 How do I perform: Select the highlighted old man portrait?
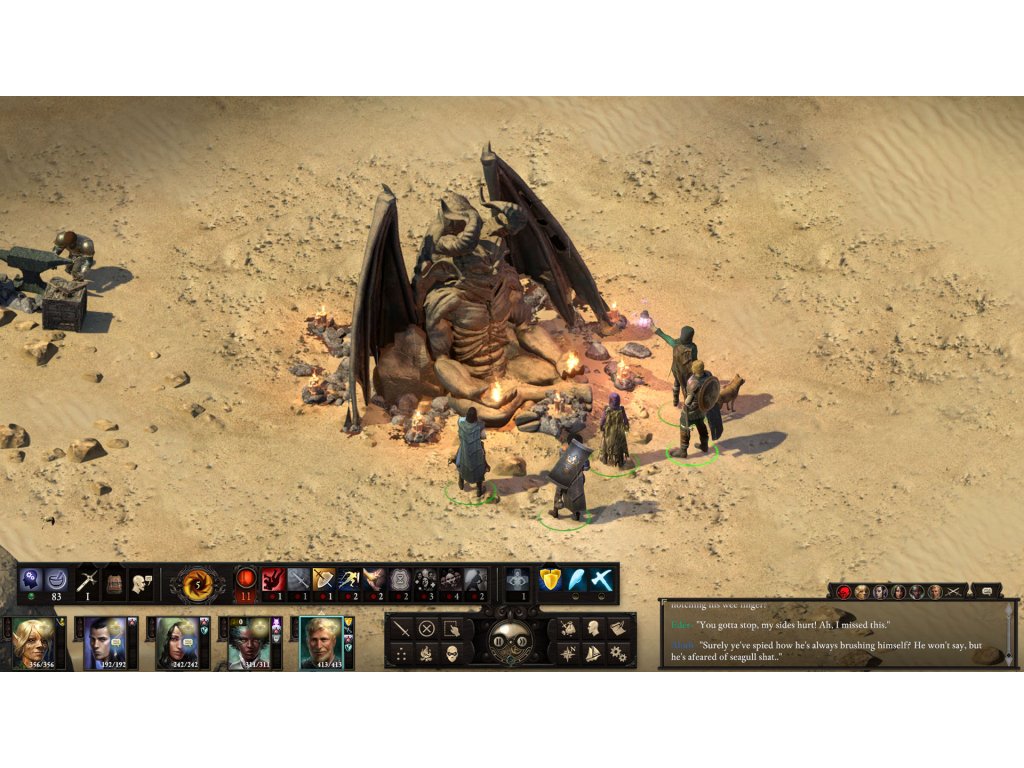320,642
